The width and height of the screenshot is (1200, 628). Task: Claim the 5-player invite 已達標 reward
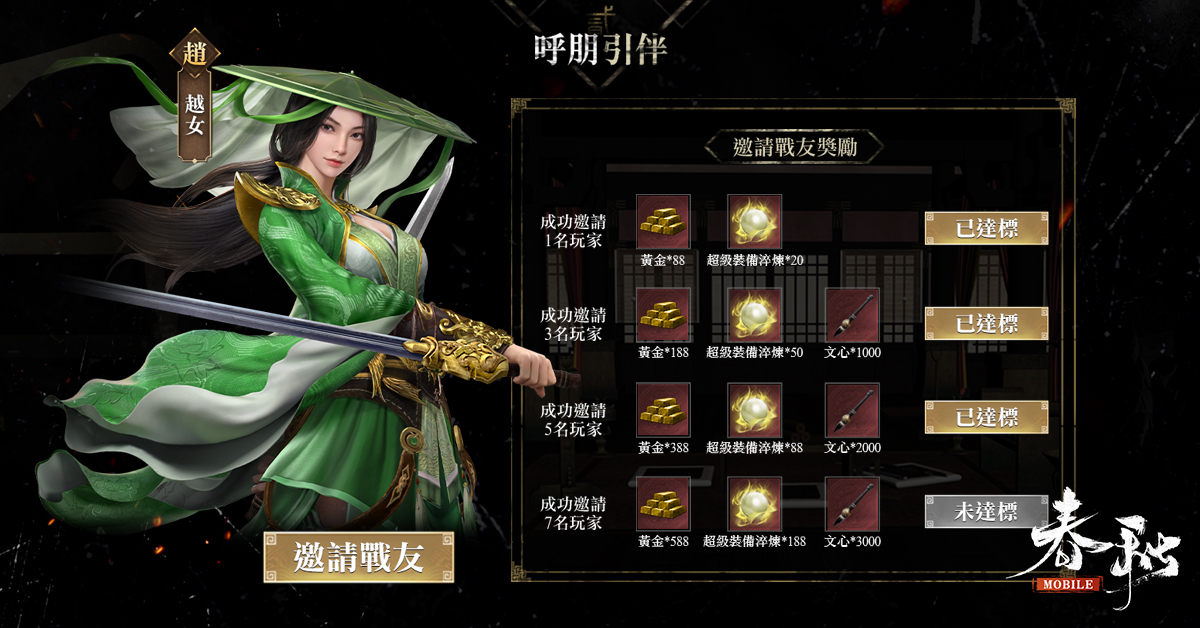coord(986,417)
